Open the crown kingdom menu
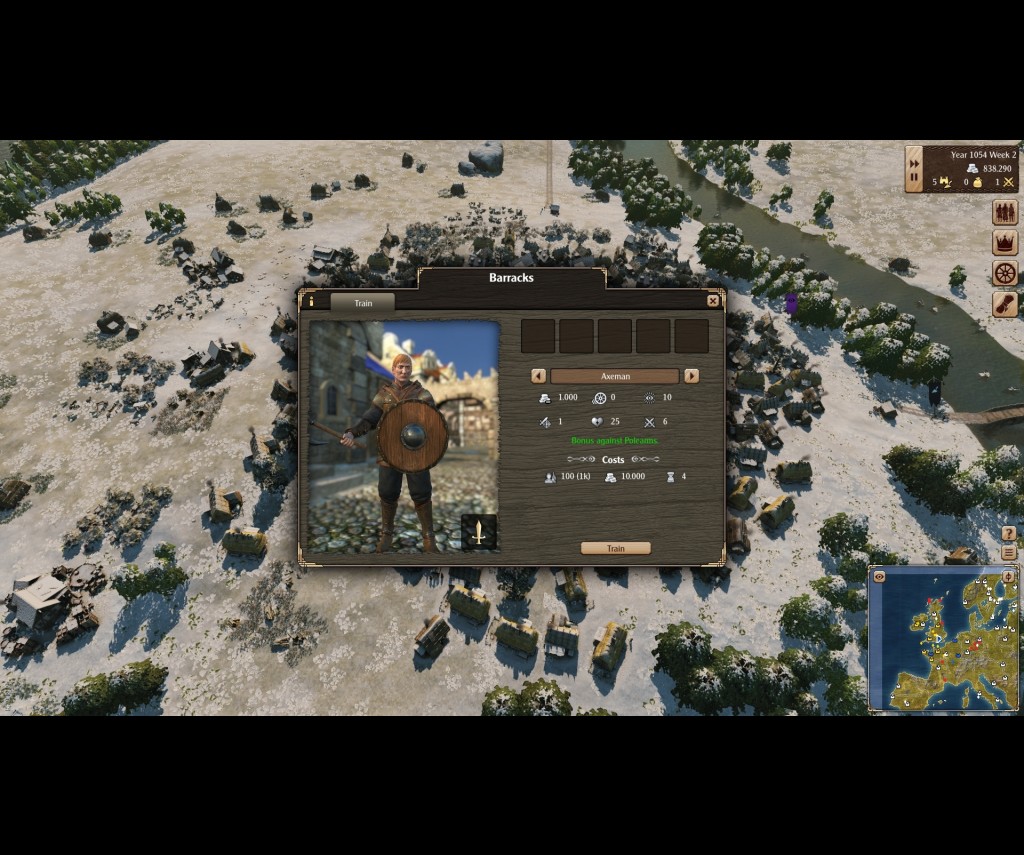Screen dimensions: 1024x855 (1004, 242)
